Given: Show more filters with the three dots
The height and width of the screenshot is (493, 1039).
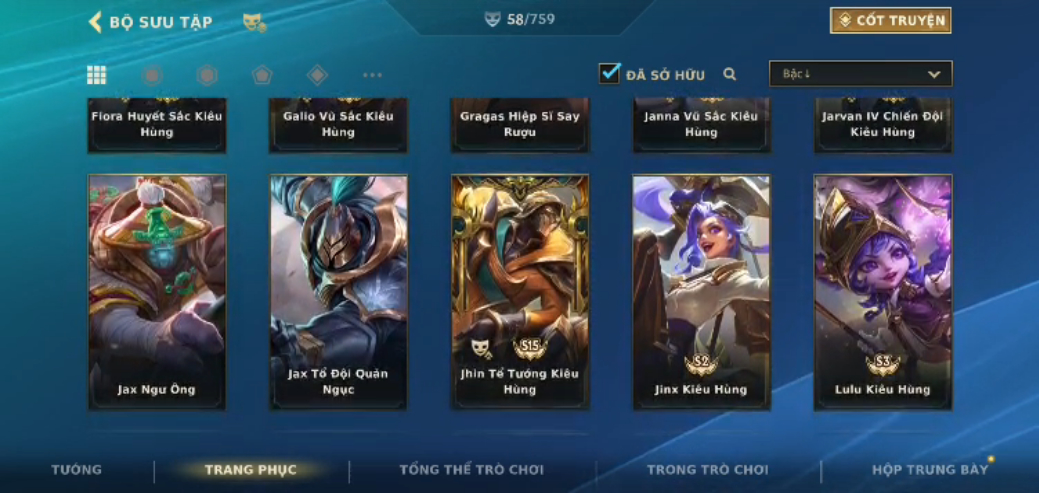Looking at the screenshot, I should pos(372,75).
